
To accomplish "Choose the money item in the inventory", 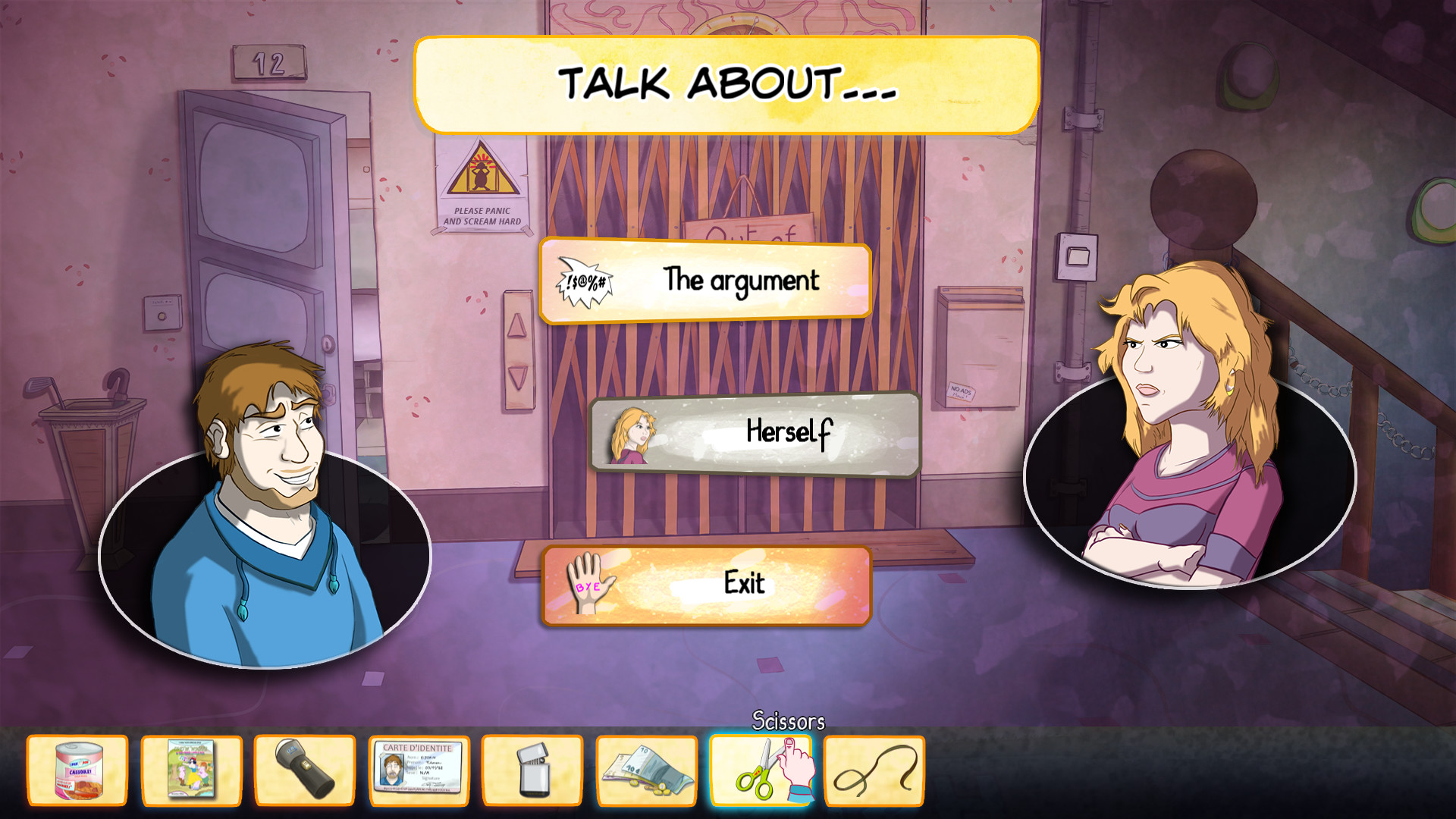I will 647,772.
